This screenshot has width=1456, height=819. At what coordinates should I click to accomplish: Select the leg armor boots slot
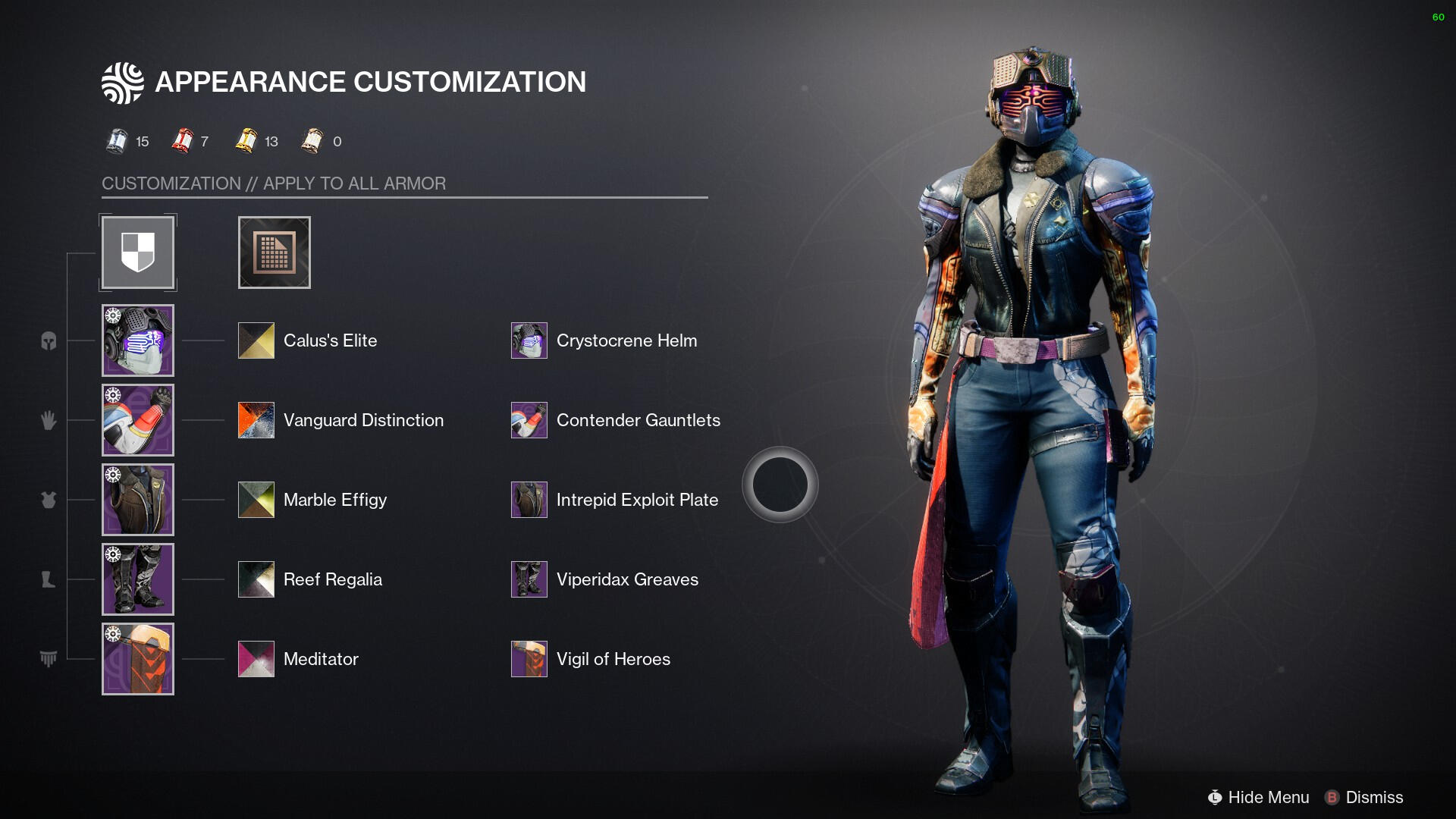coord(138,579)
